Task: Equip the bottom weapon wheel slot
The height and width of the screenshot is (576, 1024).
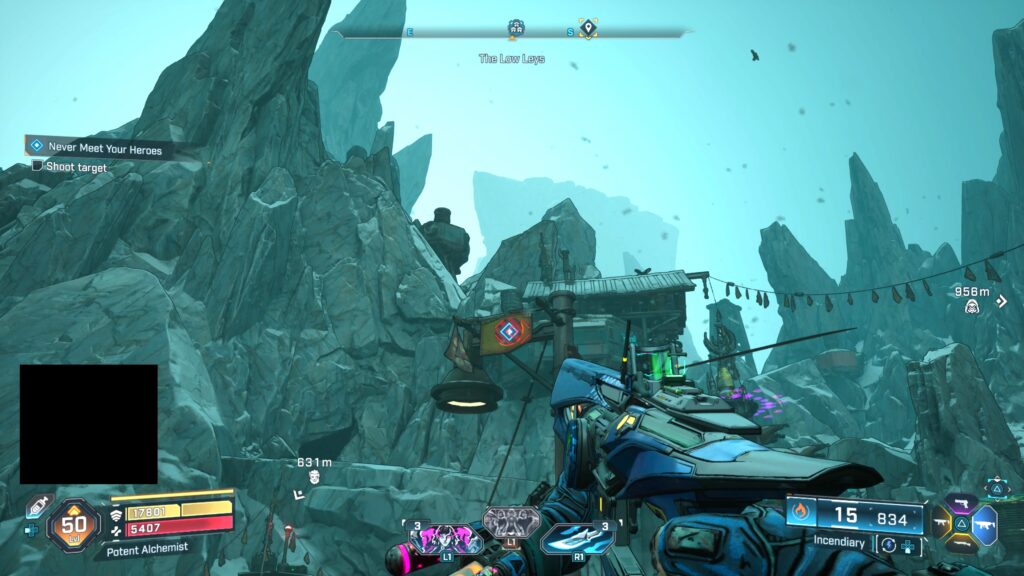Action: coord(963,543)
